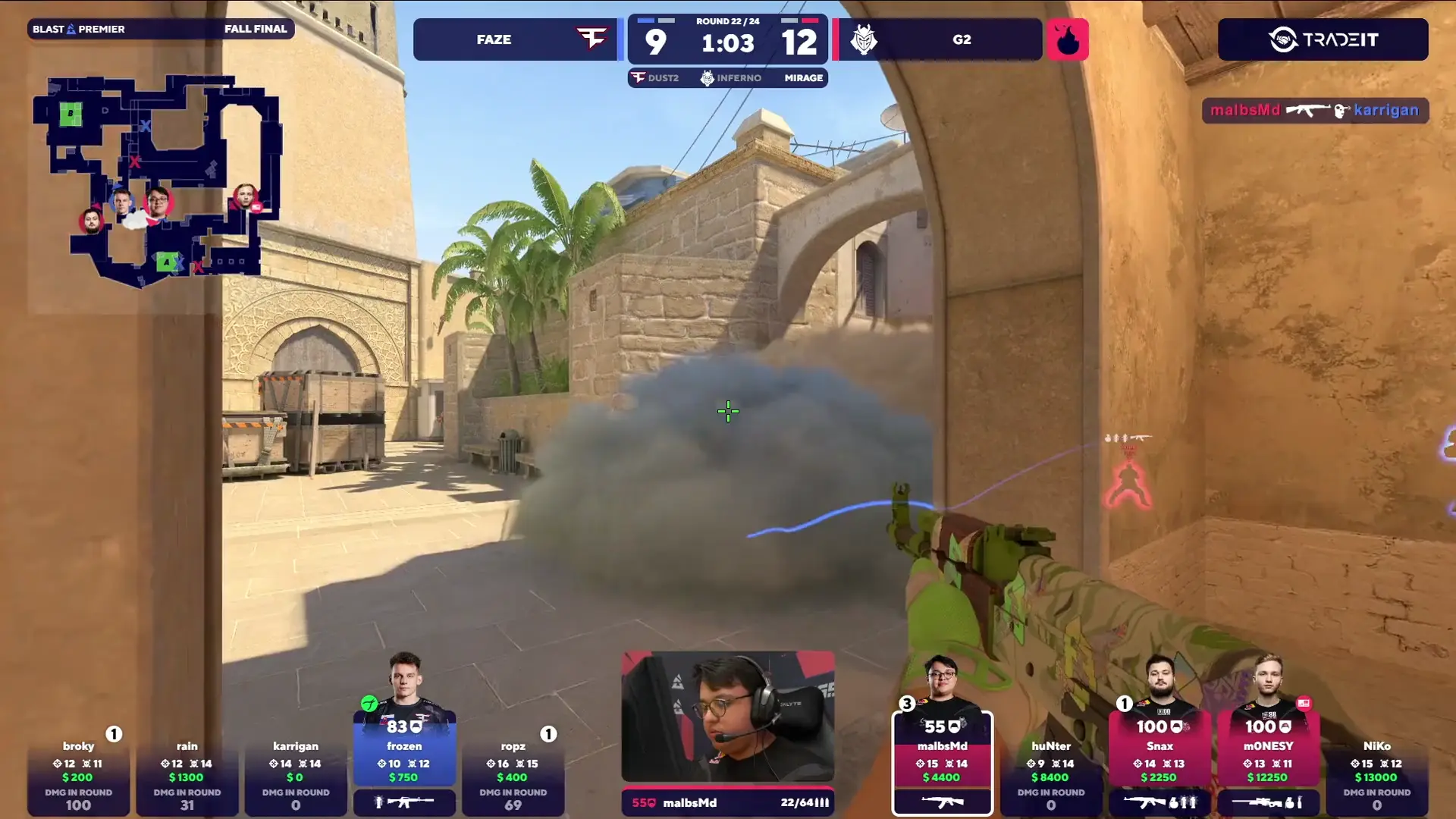Viewport: 1456px width, 819px height.
Task: Select bombsite A marker on the minimap
Action: pyautogui.click(x=167, y=262)
